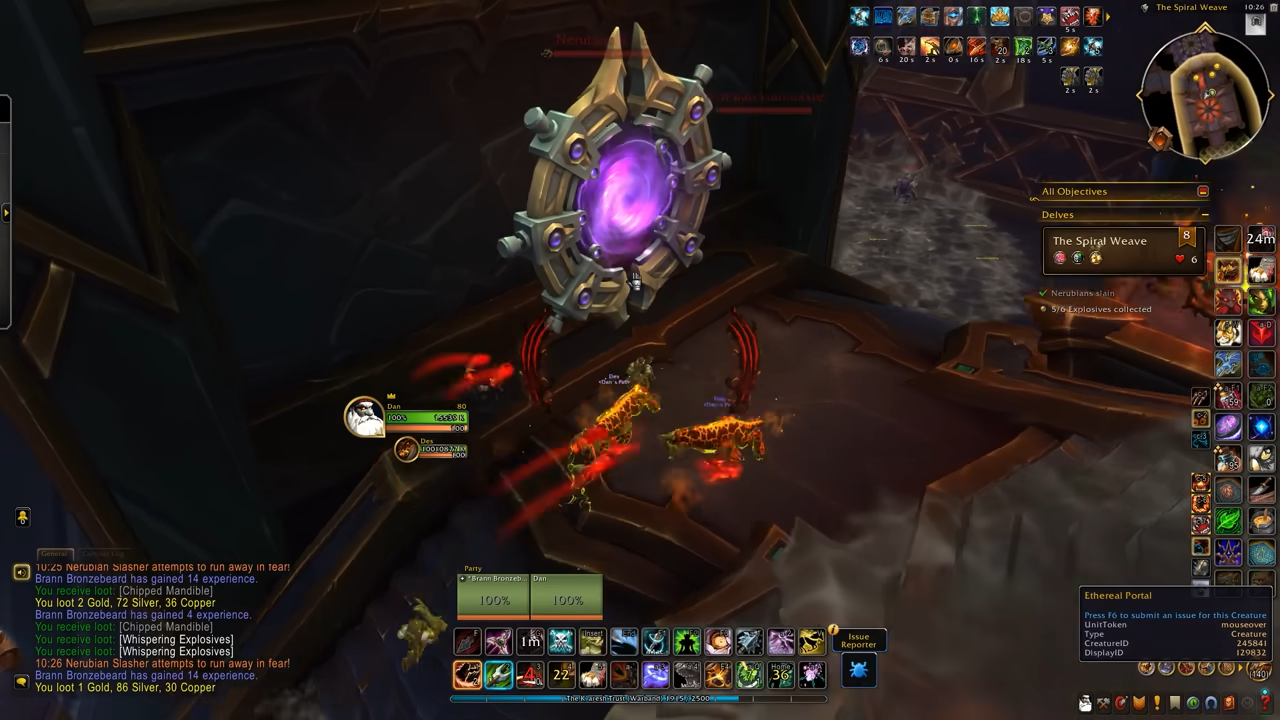The width and height of the screenshot is (1280, 720).
Task: Click the orange glowing ability on the action bar
Action: coord(466,674)
